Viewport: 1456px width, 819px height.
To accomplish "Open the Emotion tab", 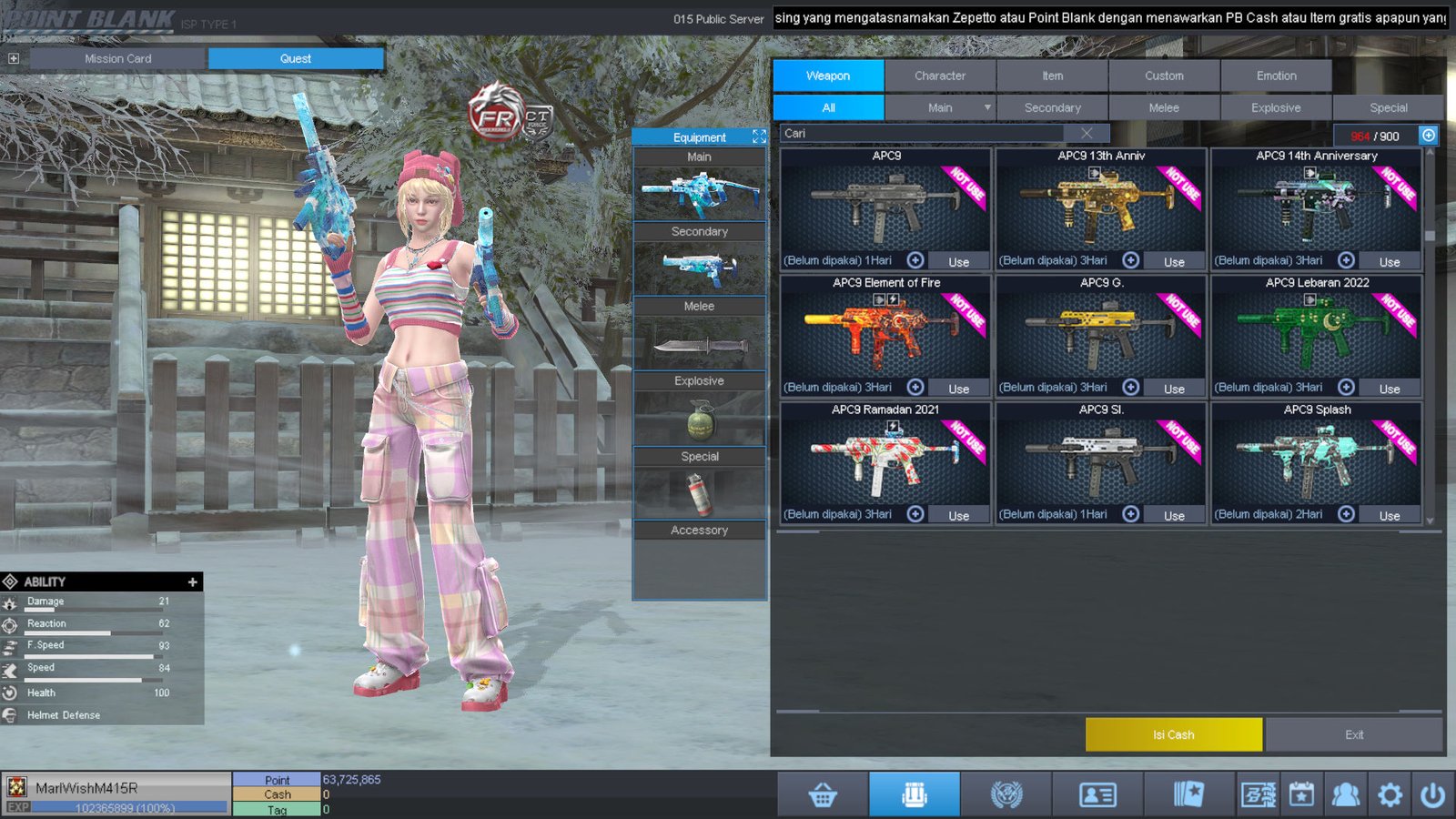I will point(1276,76).
